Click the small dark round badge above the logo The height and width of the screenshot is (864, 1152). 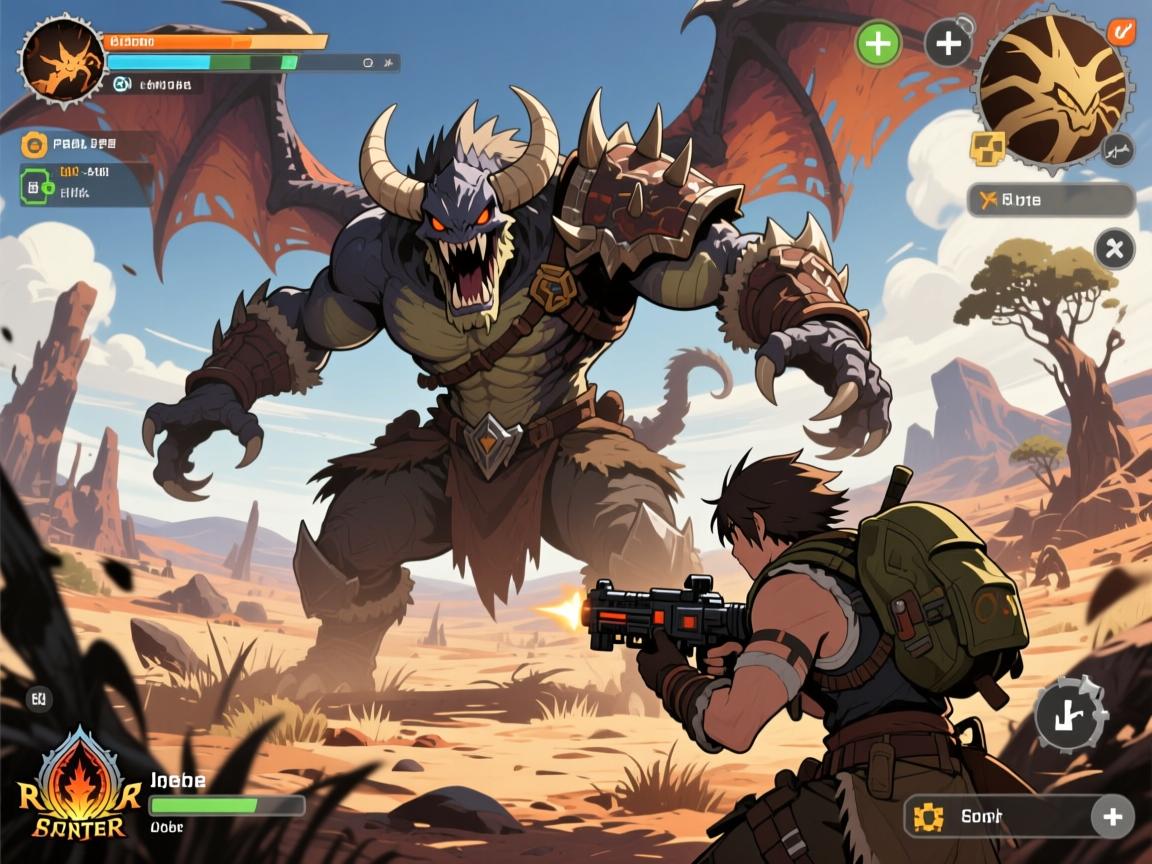pos(39,699)
